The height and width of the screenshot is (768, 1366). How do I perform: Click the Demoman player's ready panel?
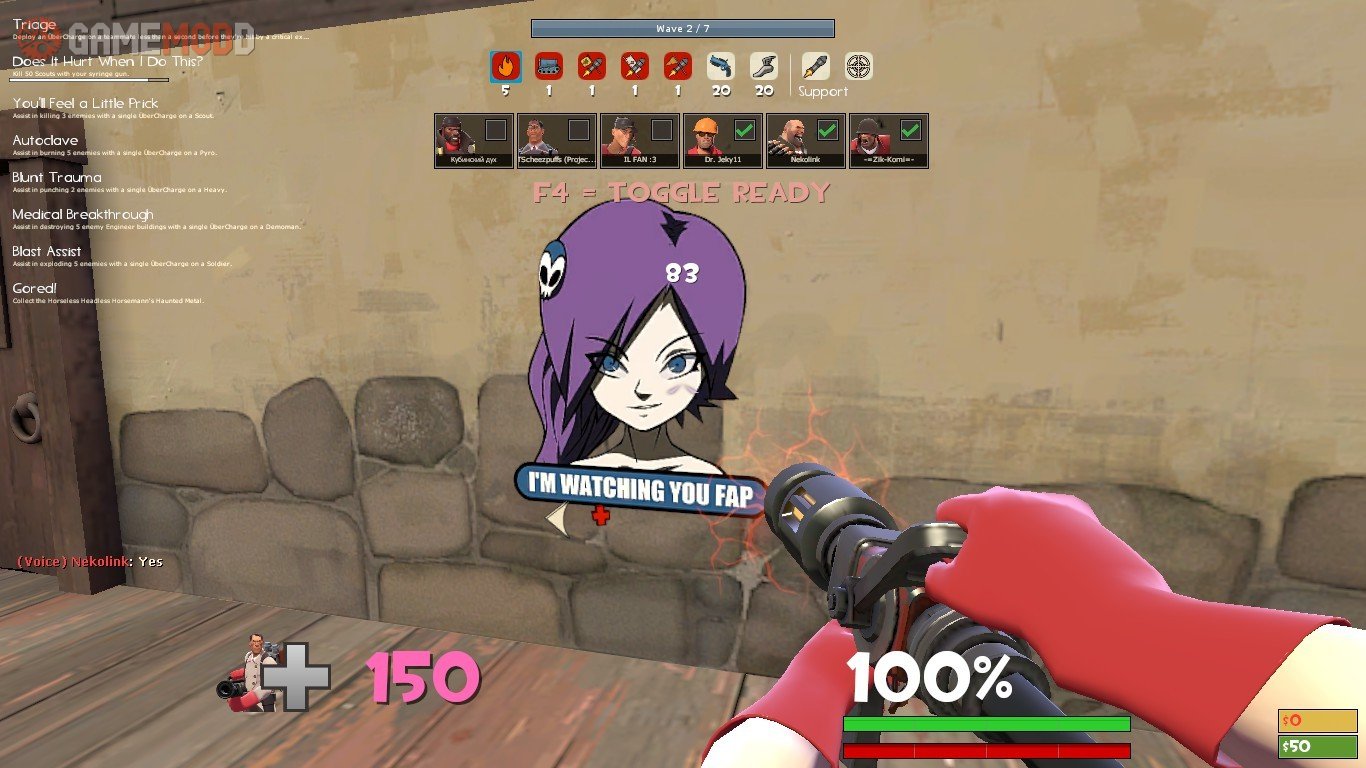474,140
